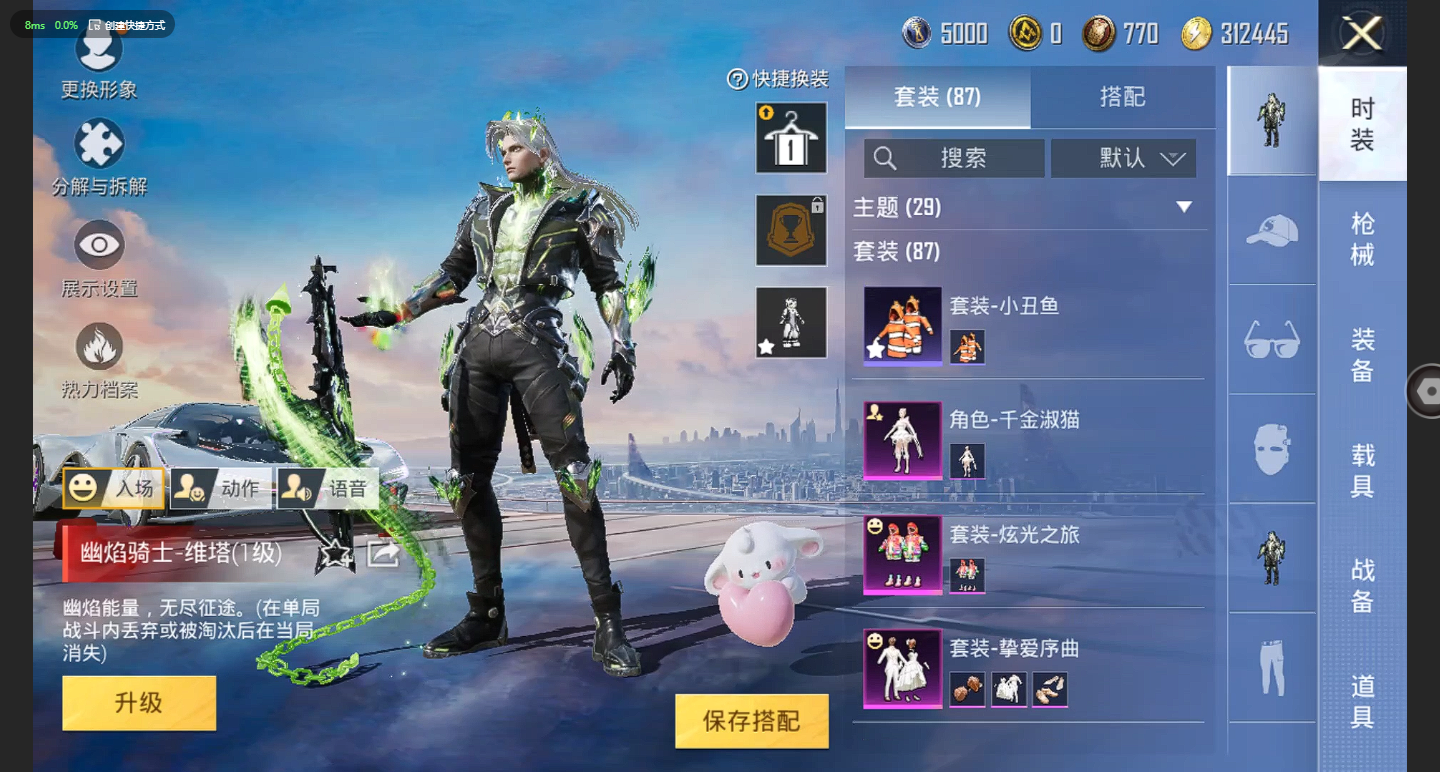Image resolution: width=1440 pixels, height=772 pixels.
Task: Click the 升级 upgrade button
Action: (x=139, y=702)
